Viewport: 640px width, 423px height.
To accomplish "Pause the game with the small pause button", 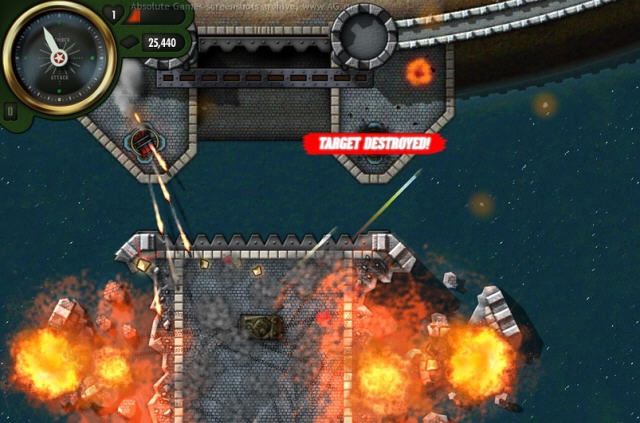I will (x=11, y=111).
